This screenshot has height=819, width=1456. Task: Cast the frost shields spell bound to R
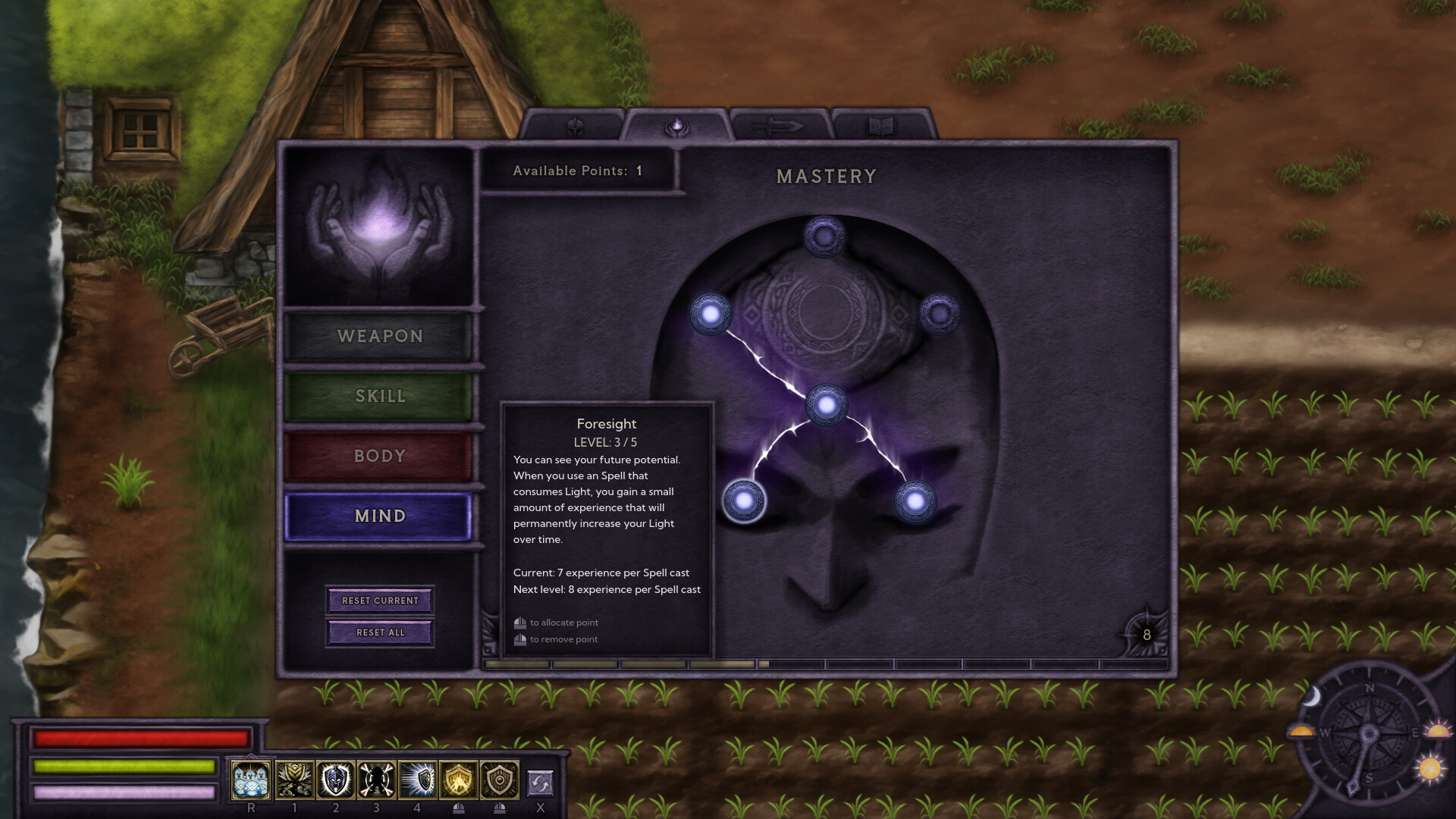point(252,780)
